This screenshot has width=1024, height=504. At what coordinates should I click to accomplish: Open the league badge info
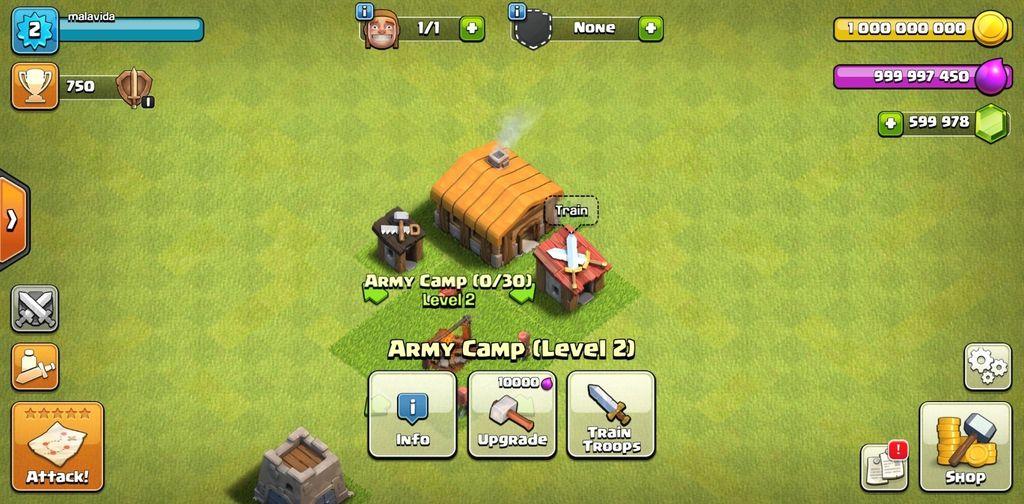pyautogui.click(x=131, y=87)
